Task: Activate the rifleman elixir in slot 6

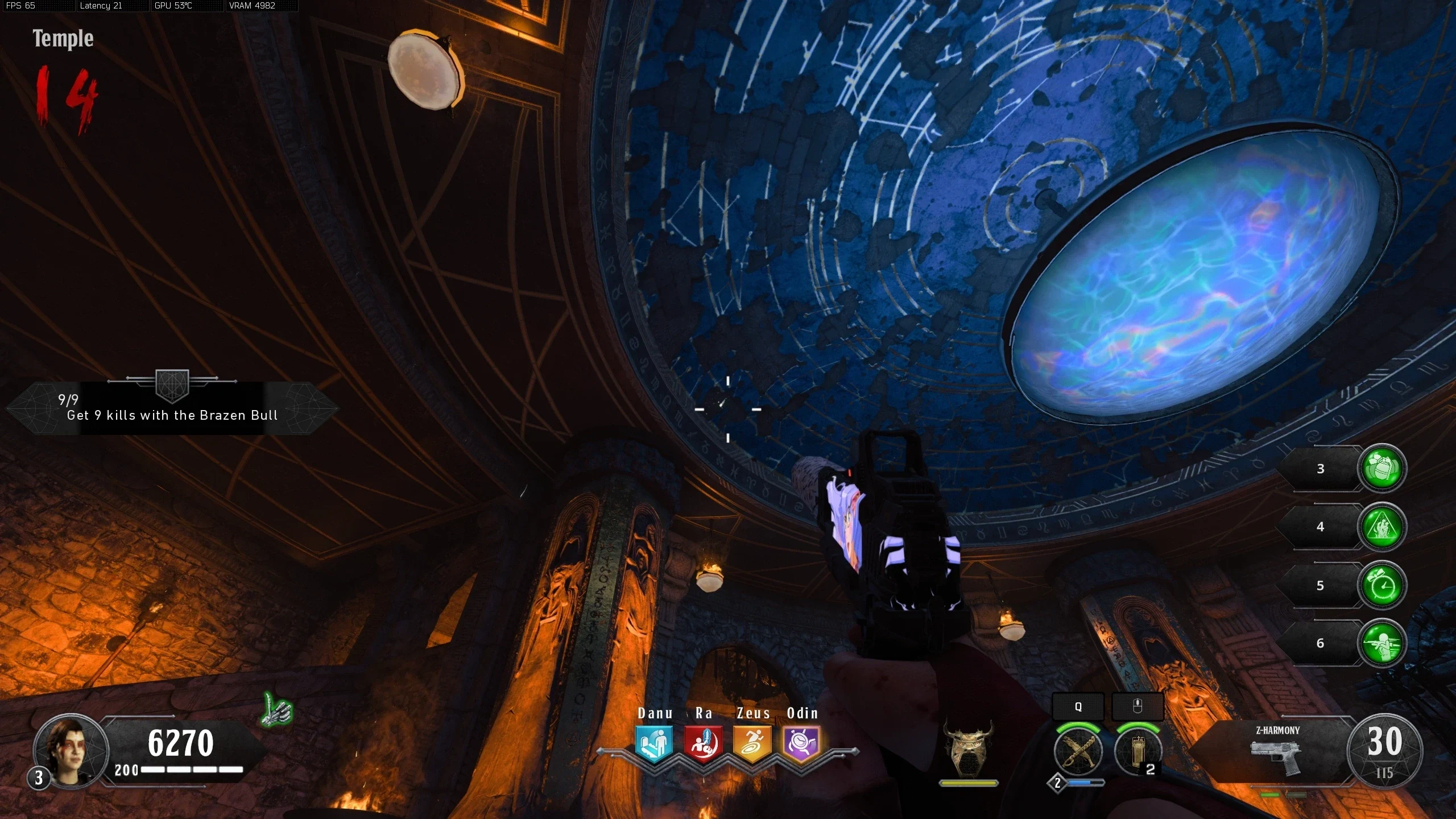Action: tap(1381, 643)
